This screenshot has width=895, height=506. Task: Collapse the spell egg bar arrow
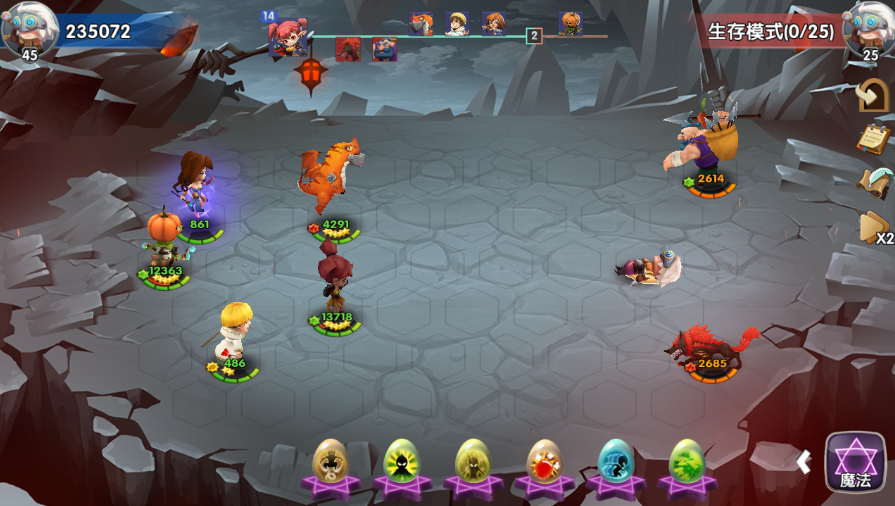[803, 461]
